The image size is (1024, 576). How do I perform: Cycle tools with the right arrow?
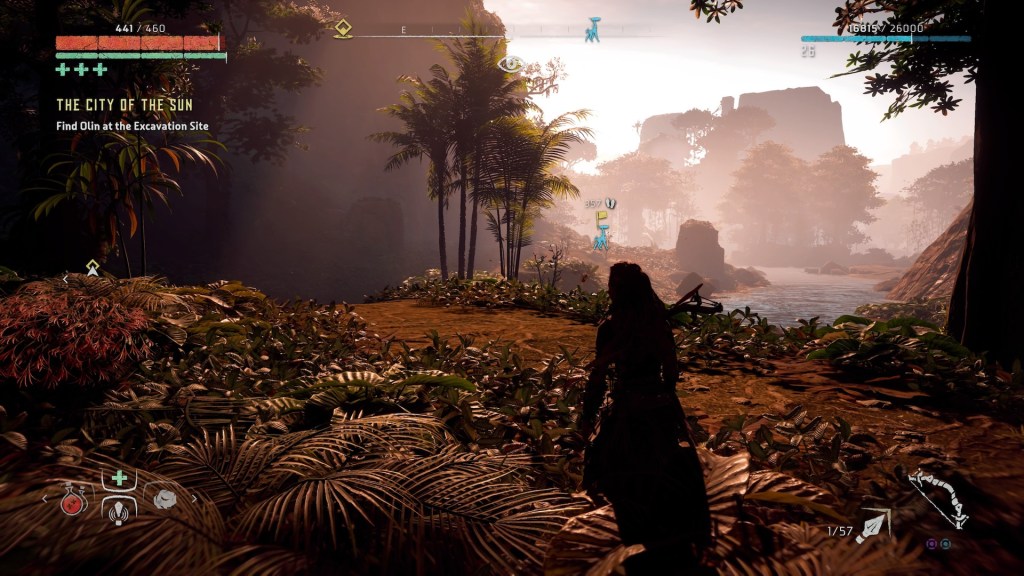coord(194,498)
